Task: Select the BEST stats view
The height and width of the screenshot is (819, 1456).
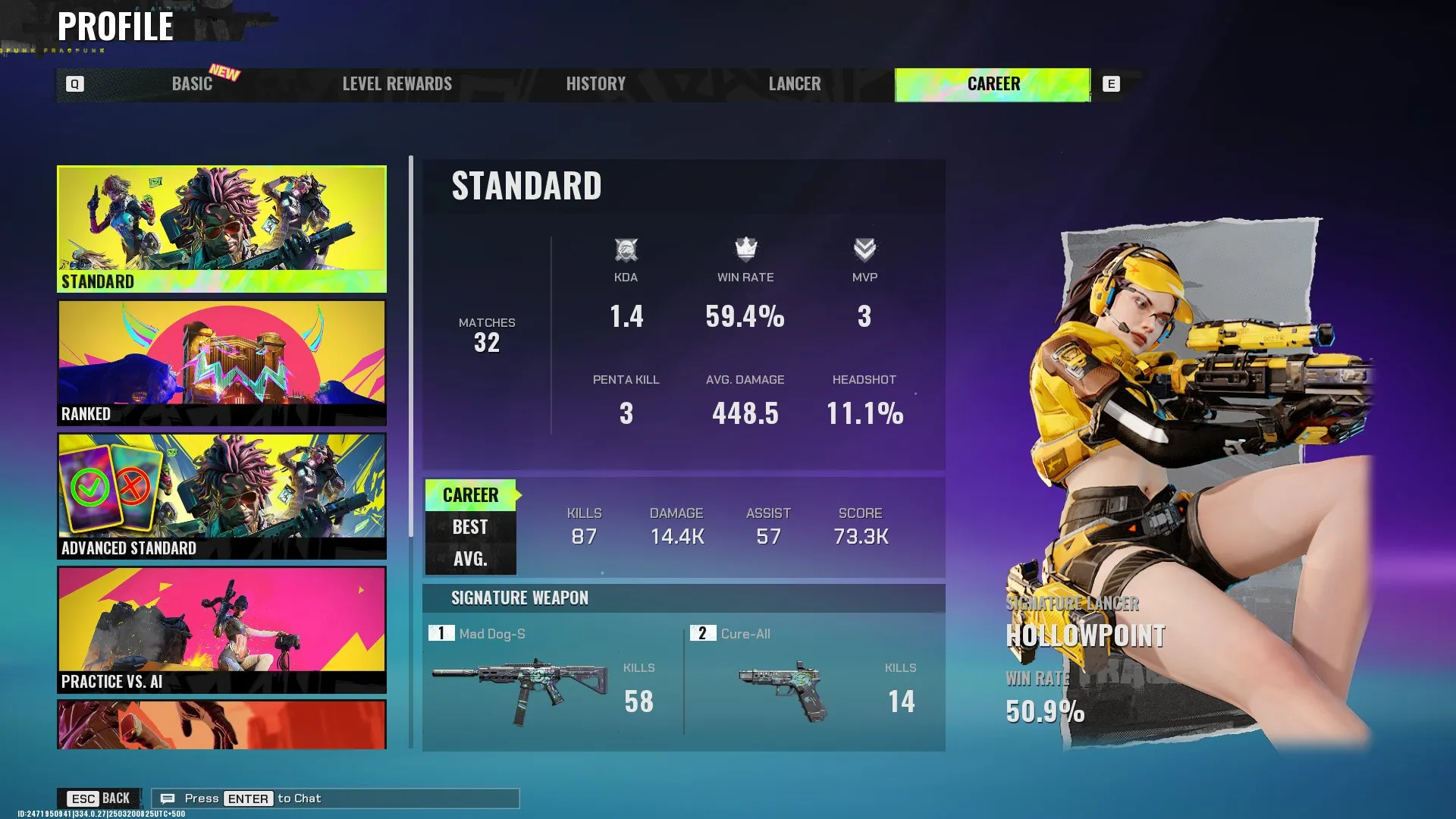Action: pos(469,526)
